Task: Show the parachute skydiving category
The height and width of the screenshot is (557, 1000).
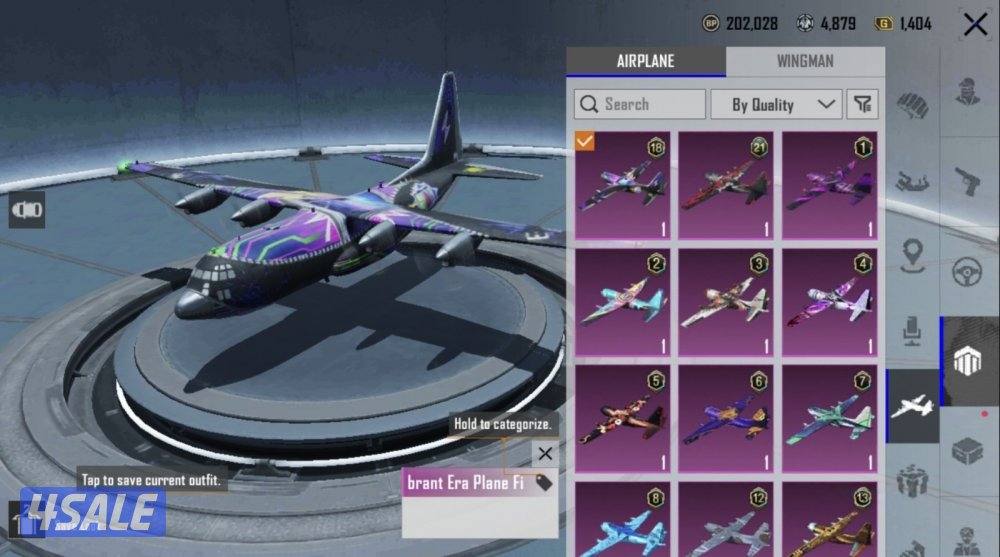Action: click(x=910, y=182)
